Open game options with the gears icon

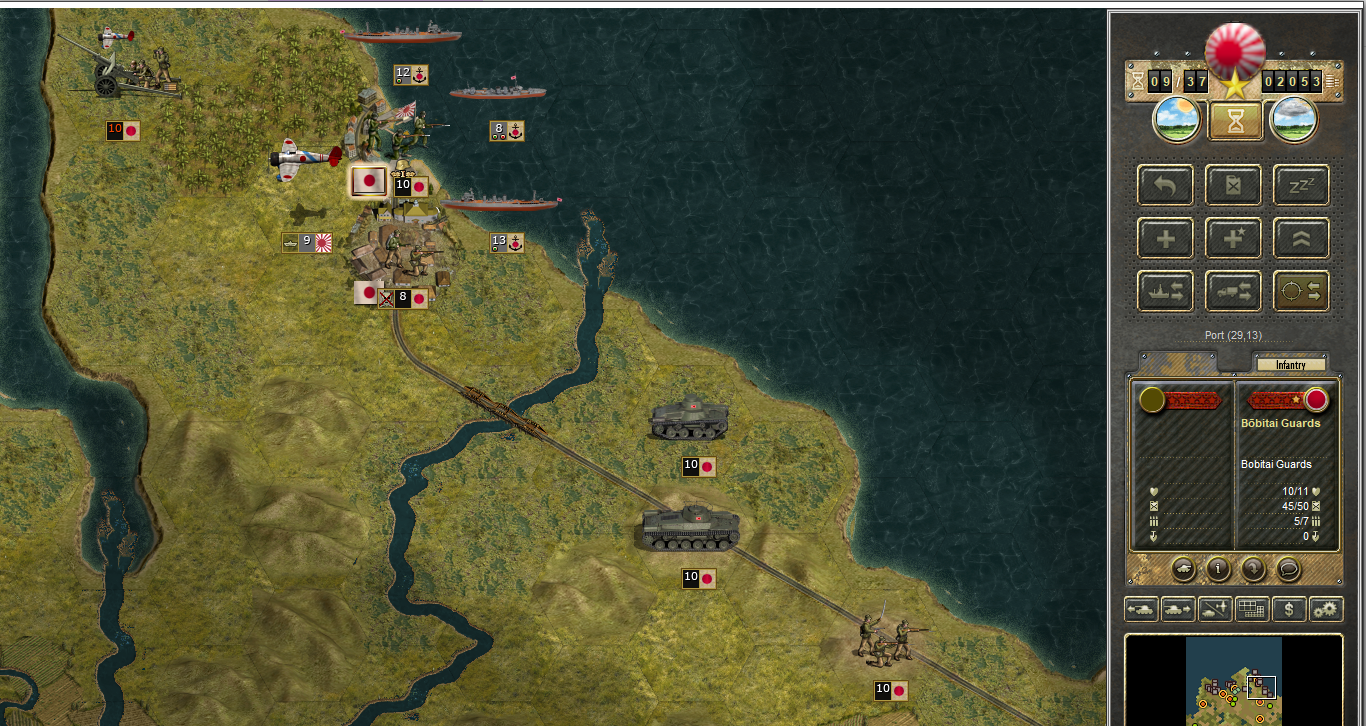coord(1326,608)
